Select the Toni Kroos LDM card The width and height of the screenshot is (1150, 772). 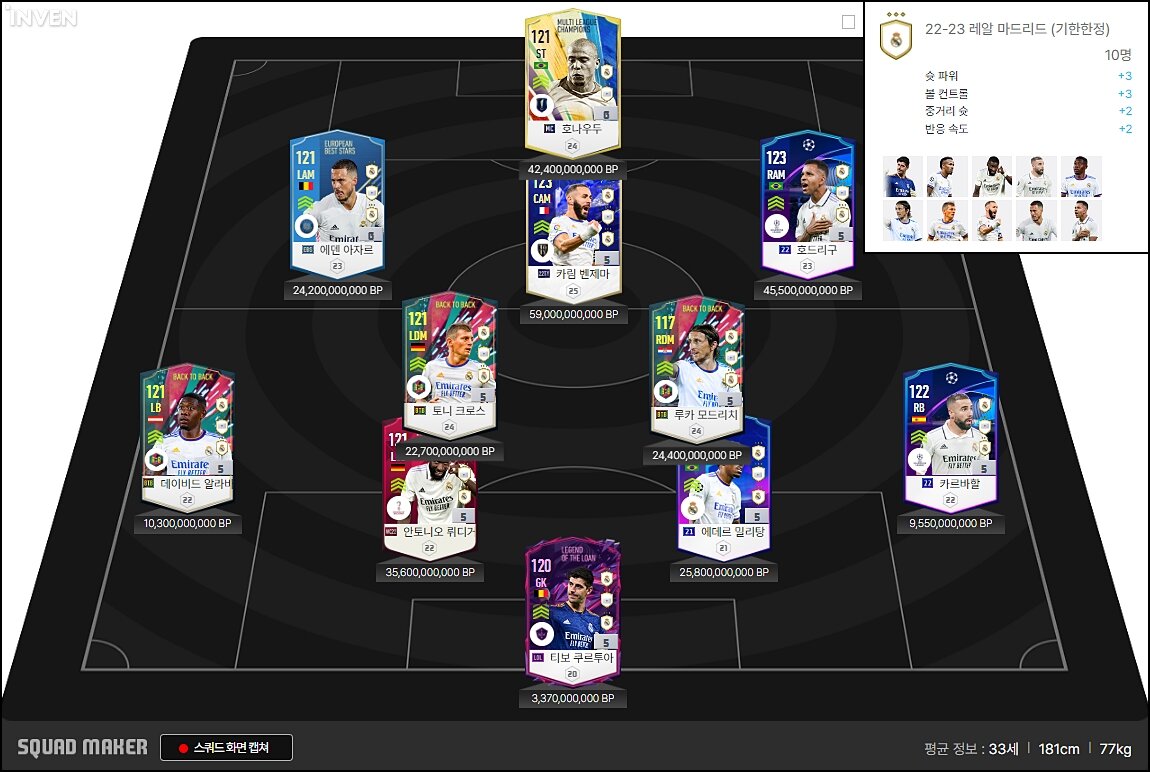tap(449, 365)
